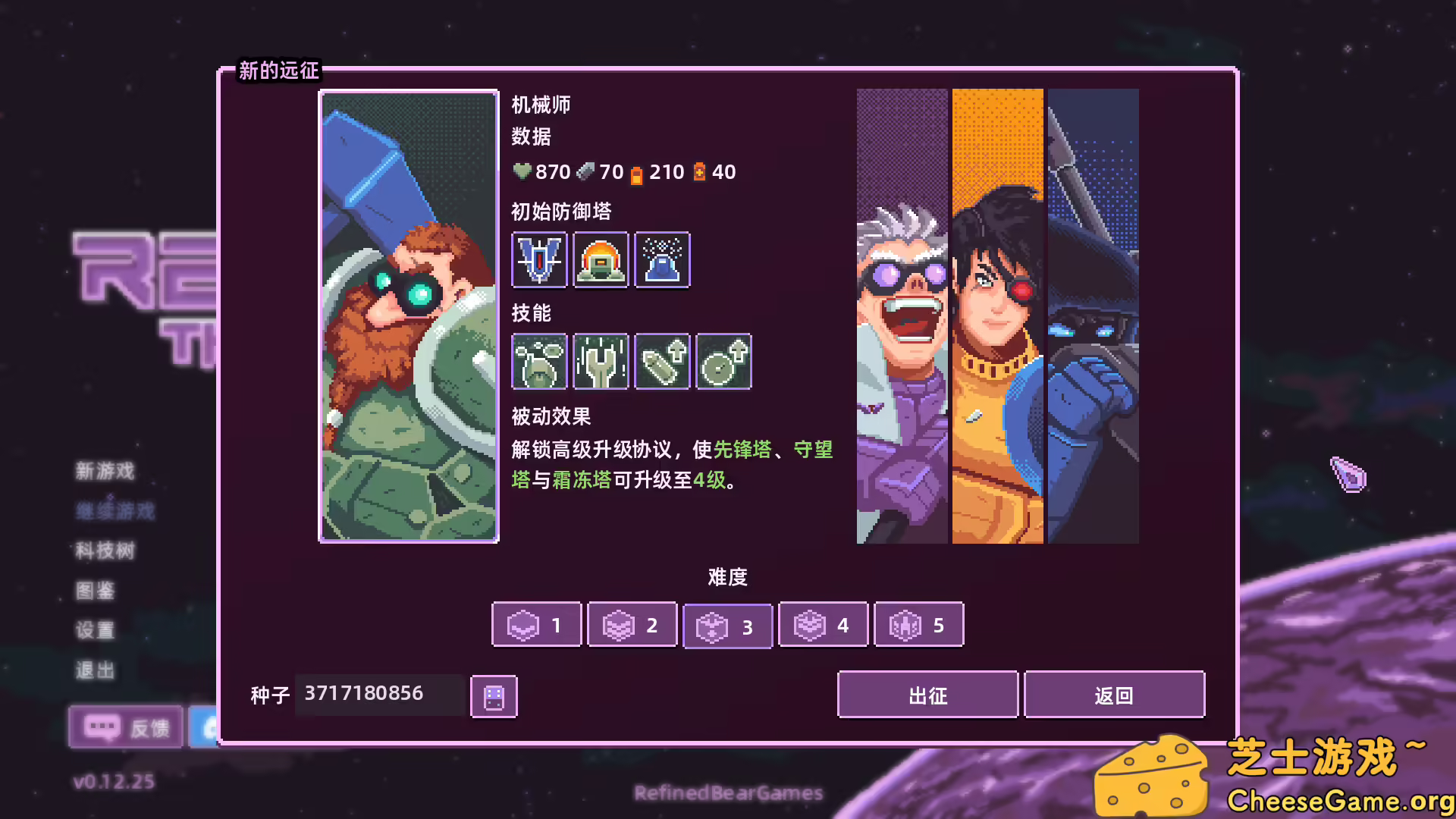Select difficulty level 5
The width and height of the screenshot is (1456, 819).
(918, 625)
